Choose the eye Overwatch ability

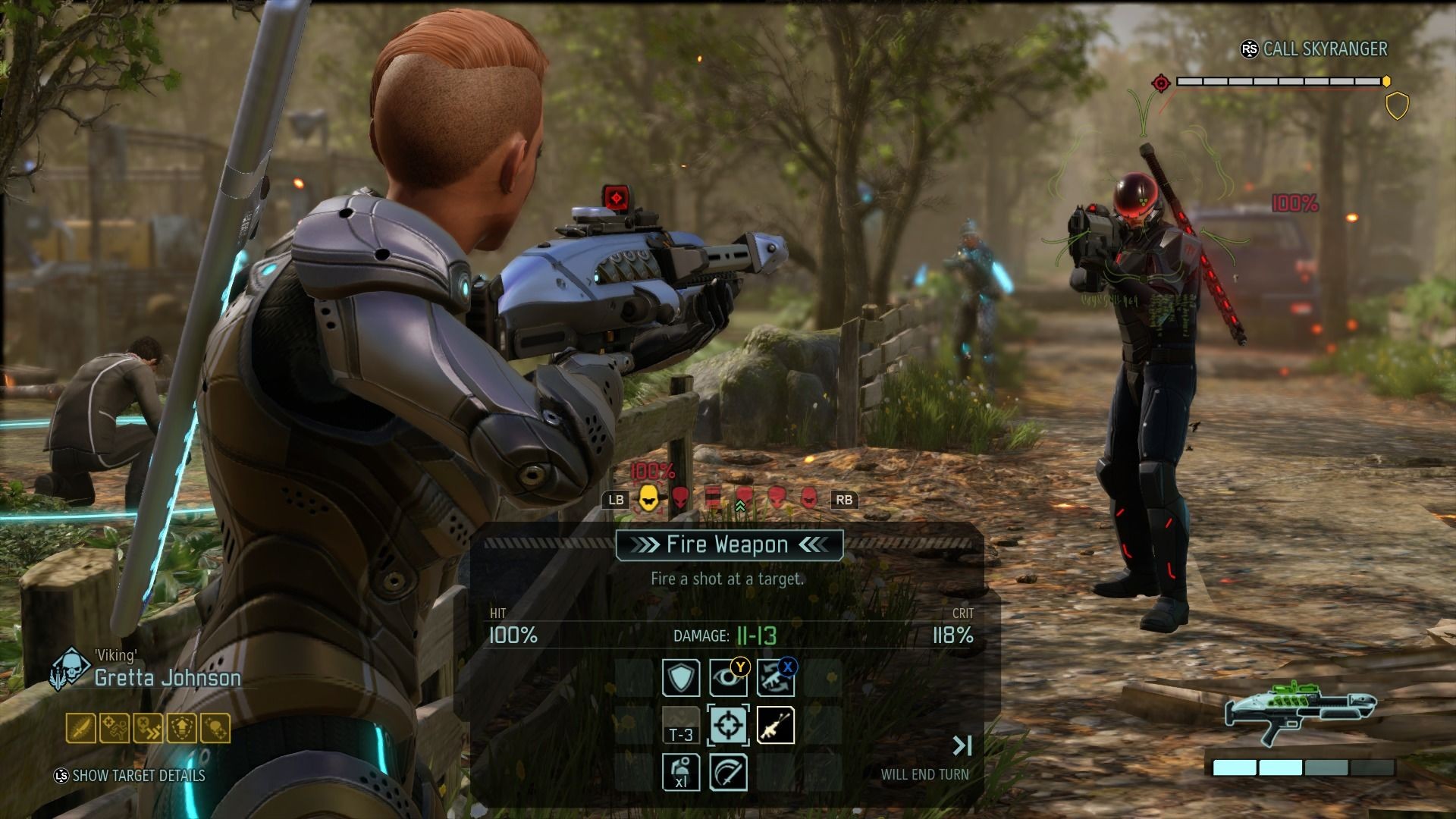pyautogui.click(x=728, y=677)
